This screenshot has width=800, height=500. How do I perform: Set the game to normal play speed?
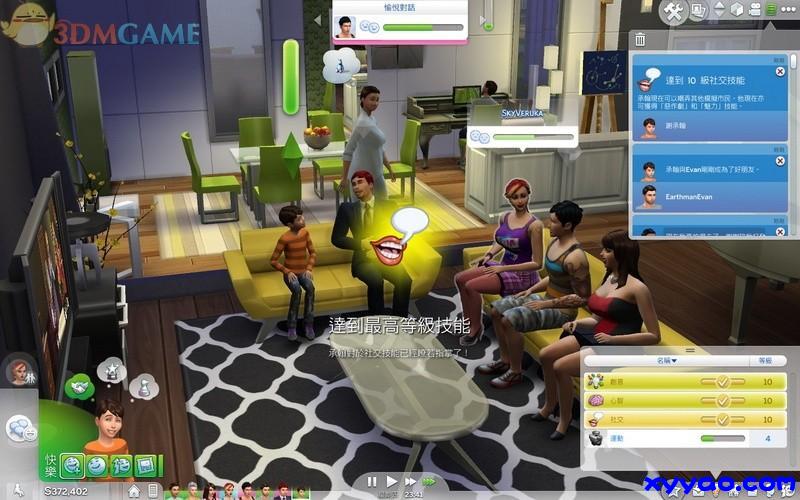391,482
